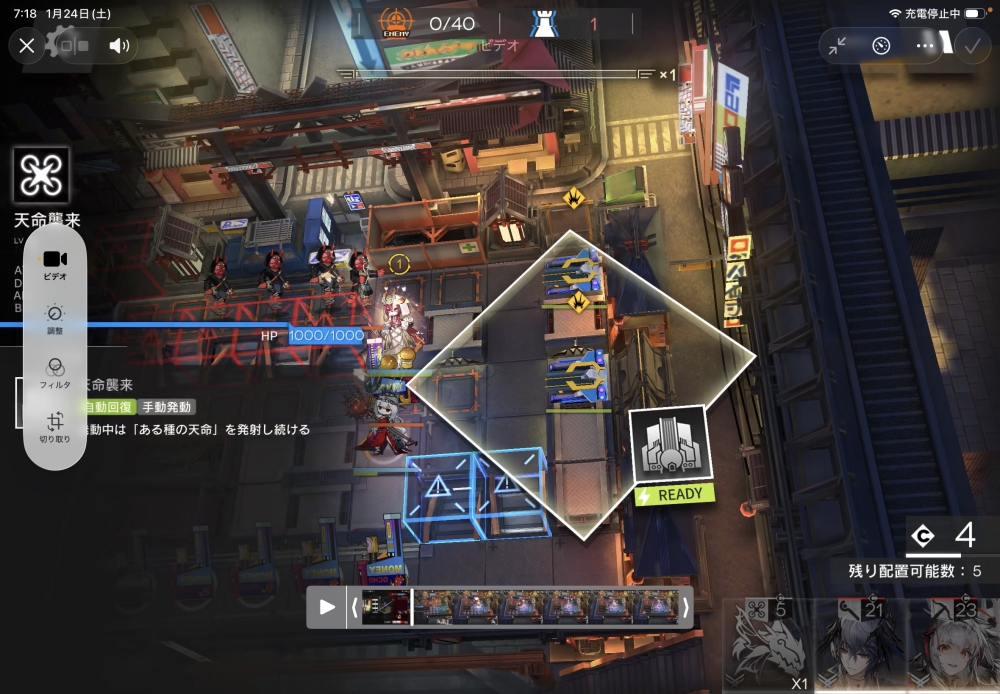This screenshot has height=694, width=1000.
Task: Open the three-dots more options menu
Action: pos(926,45)
